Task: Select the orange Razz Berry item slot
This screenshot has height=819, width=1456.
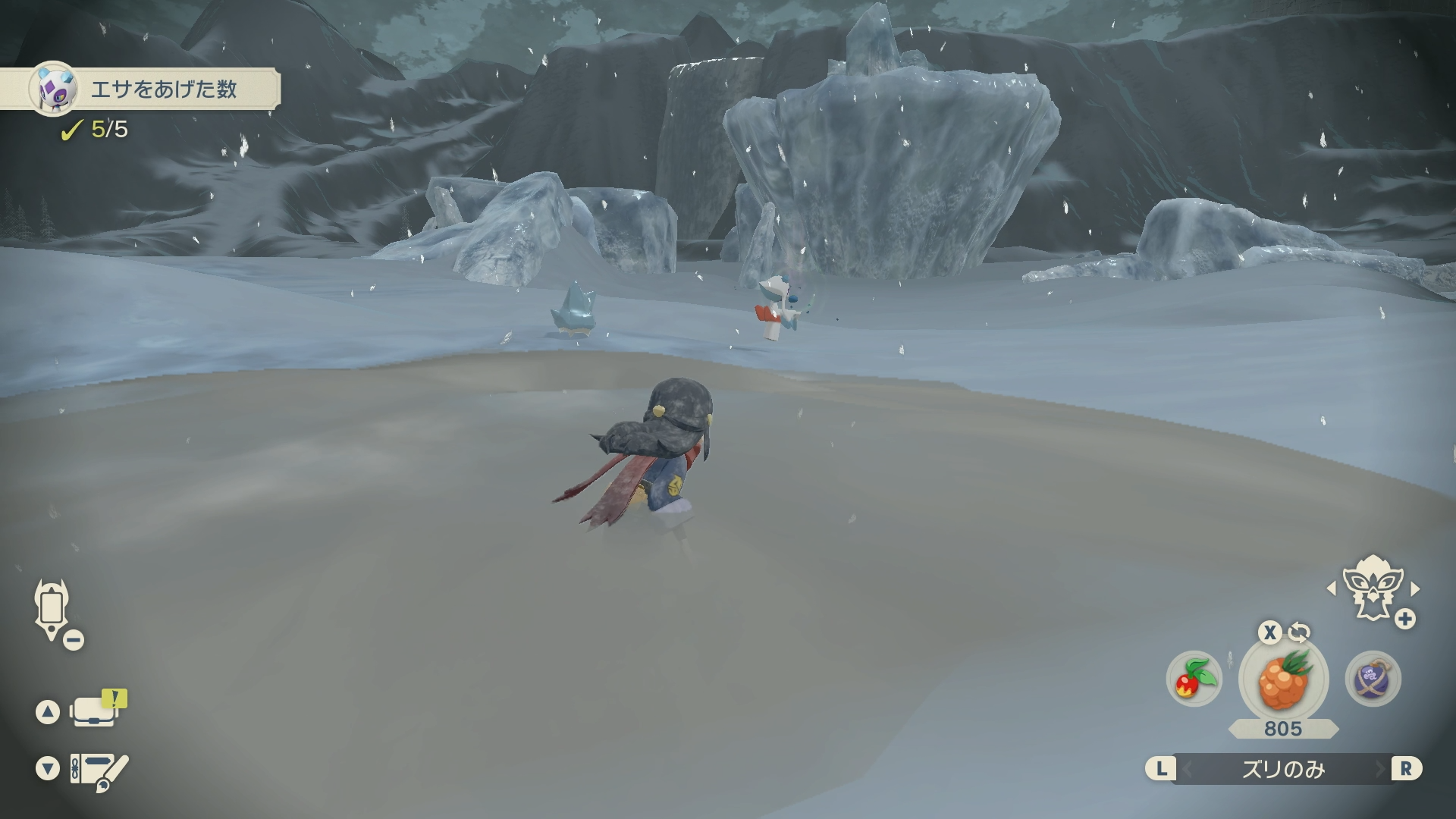Action: [1283, 679]
